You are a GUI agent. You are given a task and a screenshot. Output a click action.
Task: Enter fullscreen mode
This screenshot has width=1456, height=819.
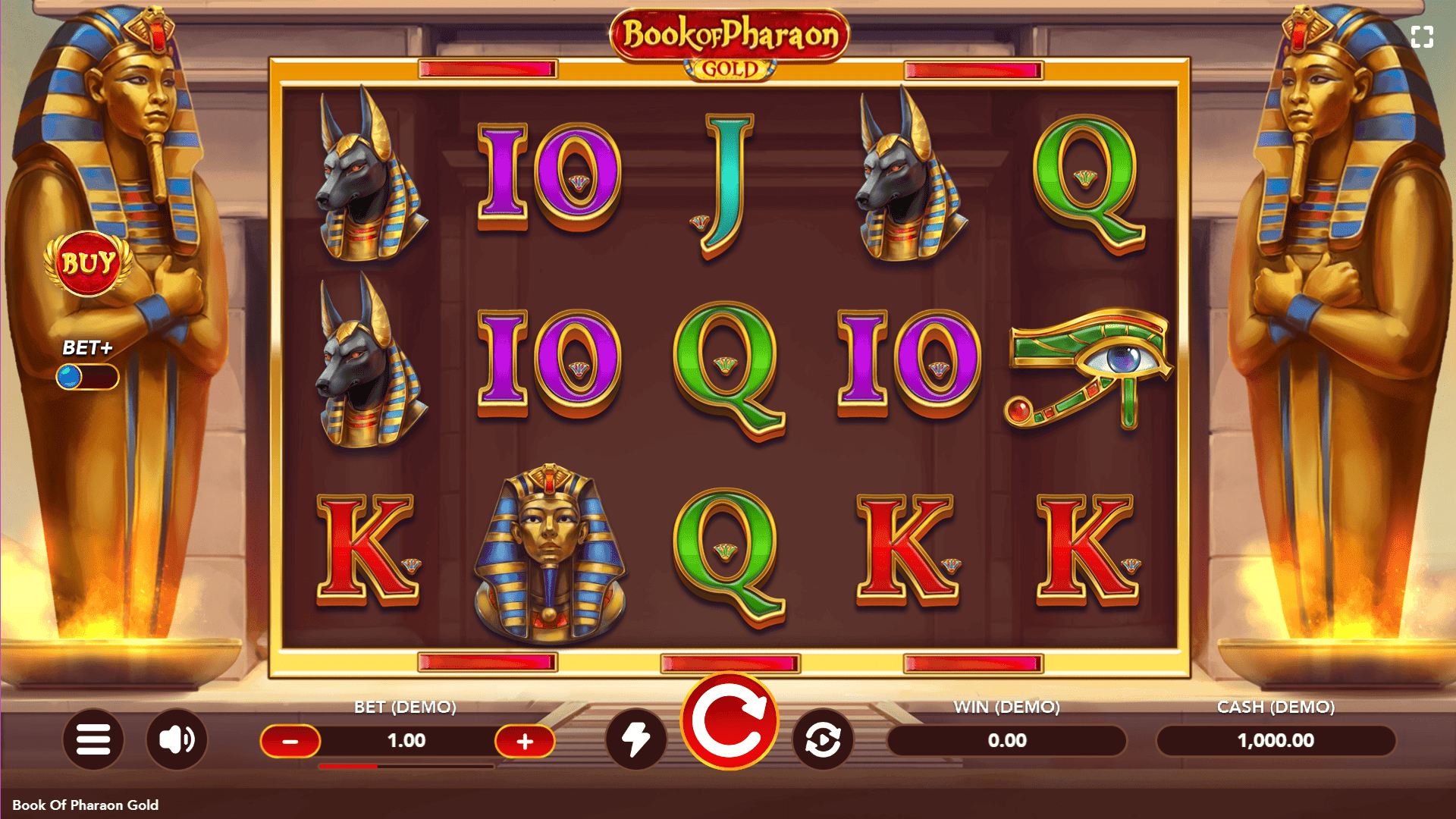[x=1424, y=36]
